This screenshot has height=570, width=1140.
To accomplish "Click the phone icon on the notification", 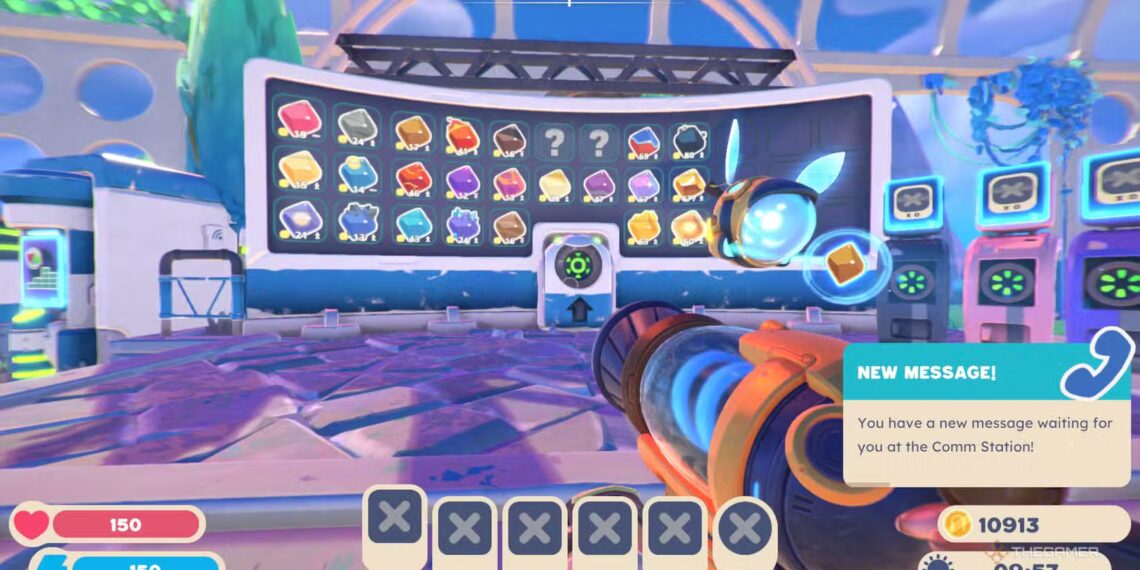I will (x=1096, y=368).
